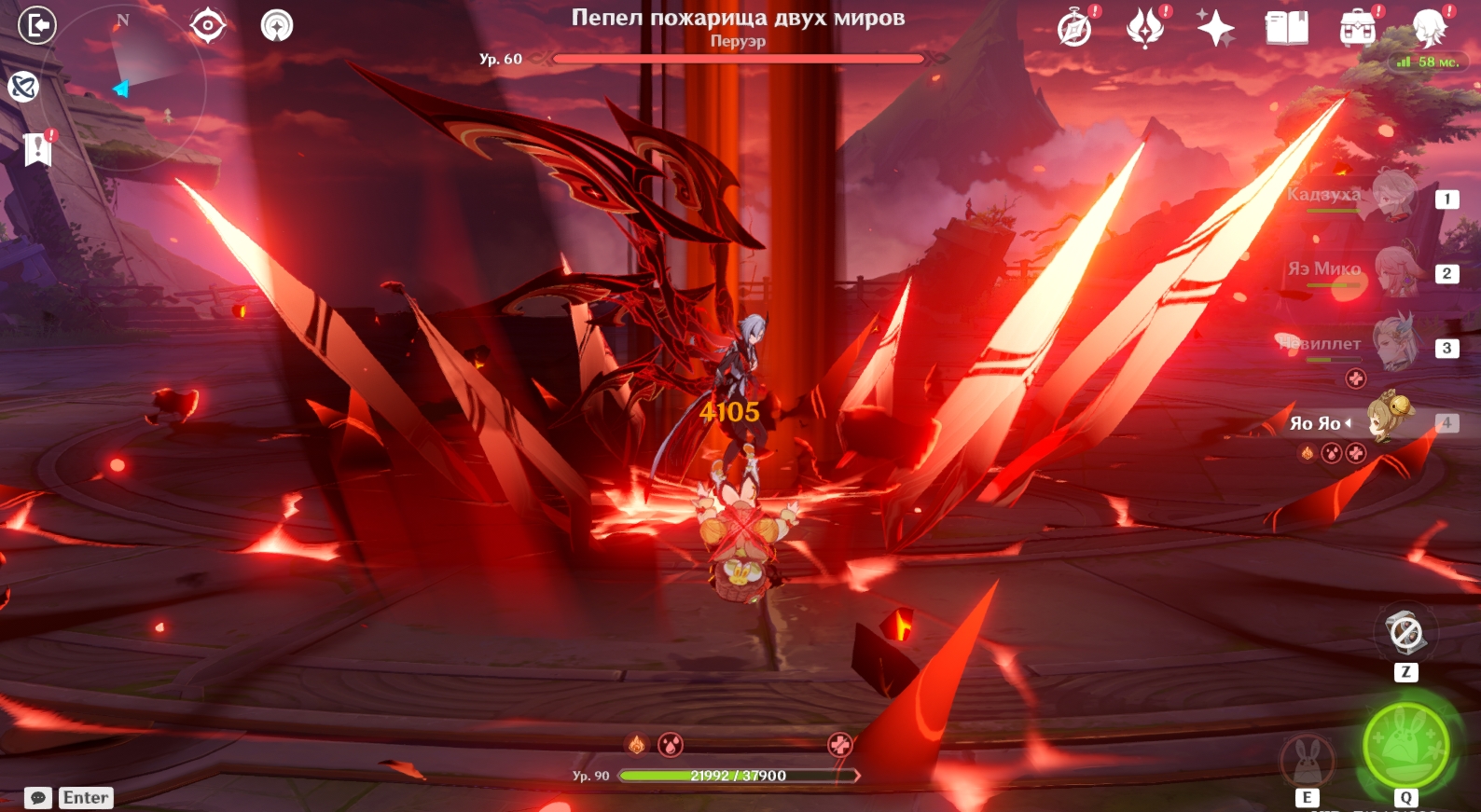Use the rabbit elemental skill icon

click(1307, 760)
